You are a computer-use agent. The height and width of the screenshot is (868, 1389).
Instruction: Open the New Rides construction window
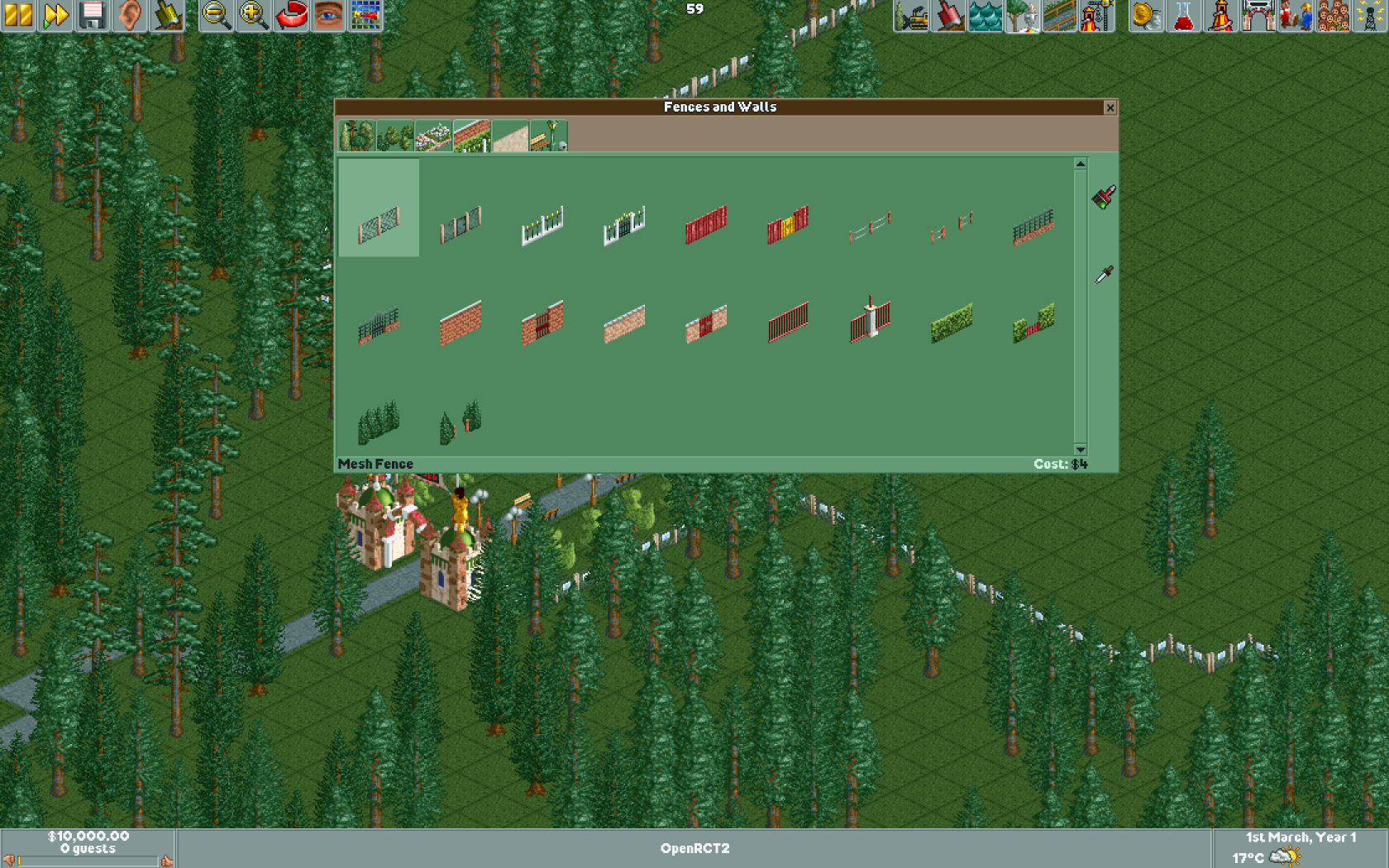1095,17
